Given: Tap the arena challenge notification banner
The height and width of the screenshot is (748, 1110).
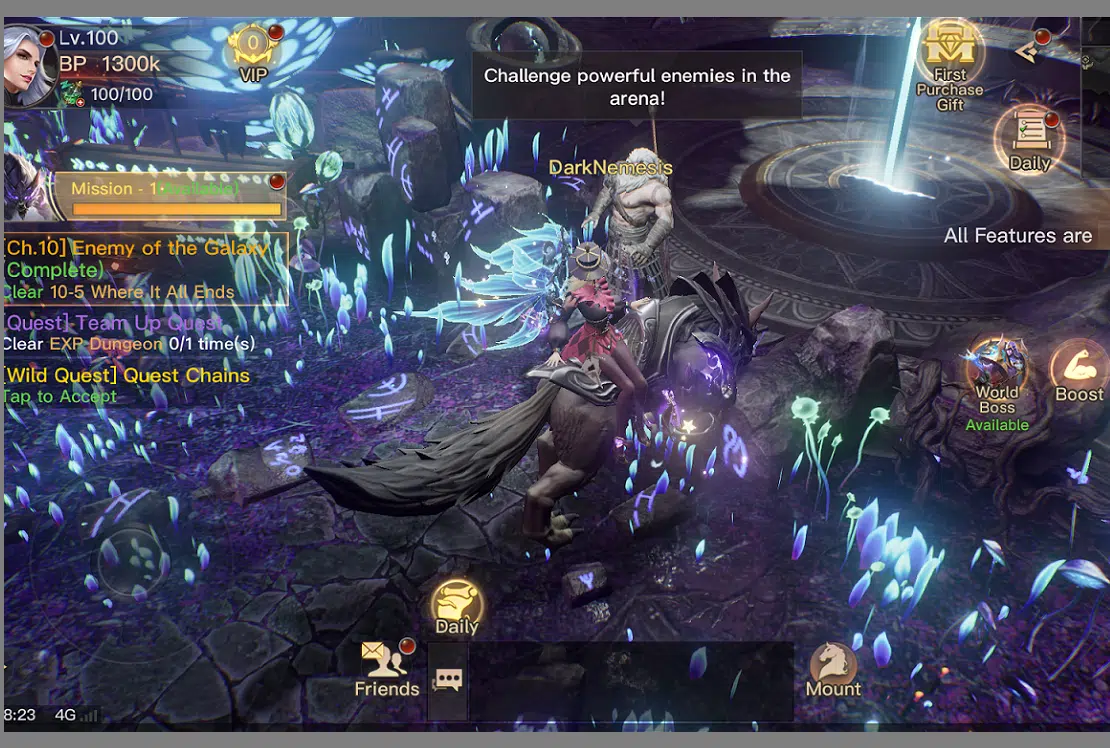Looking at the screenshot, I should pos(637,86).
